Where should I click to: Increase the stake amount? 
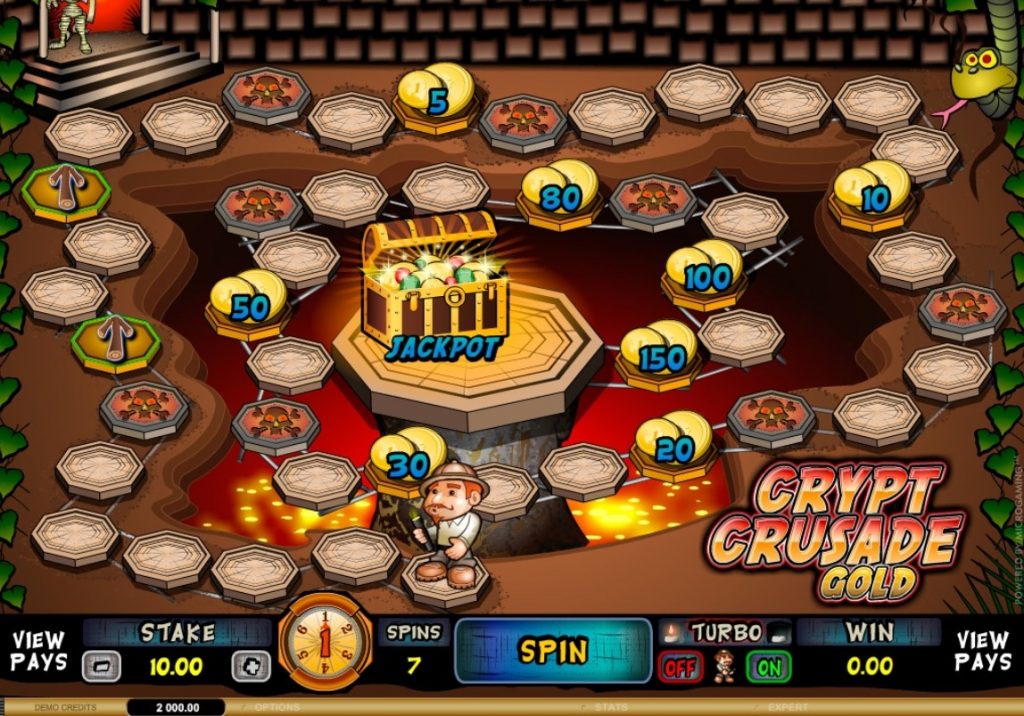pyautogui.click(x=250, y=666)
